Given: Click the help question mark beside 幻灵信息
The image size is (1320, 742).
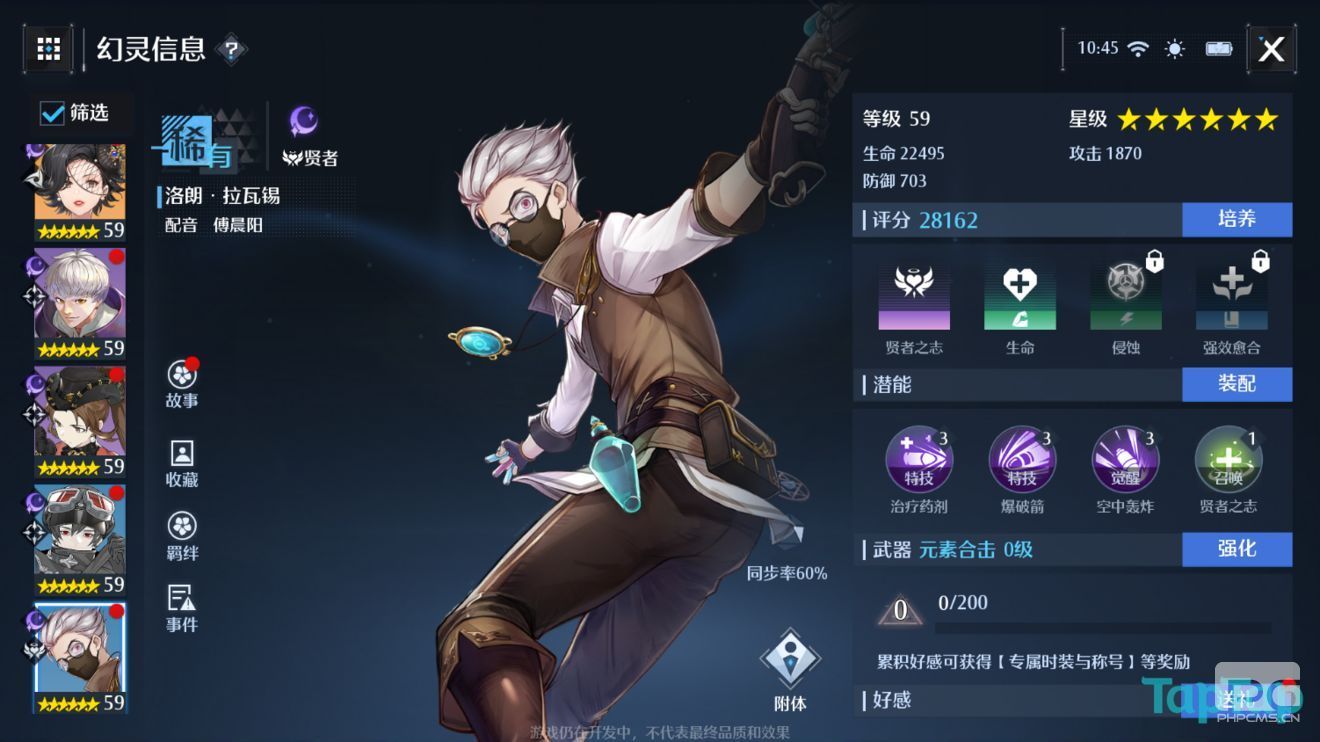Looking at the screenshot, I should coord(233,49).
